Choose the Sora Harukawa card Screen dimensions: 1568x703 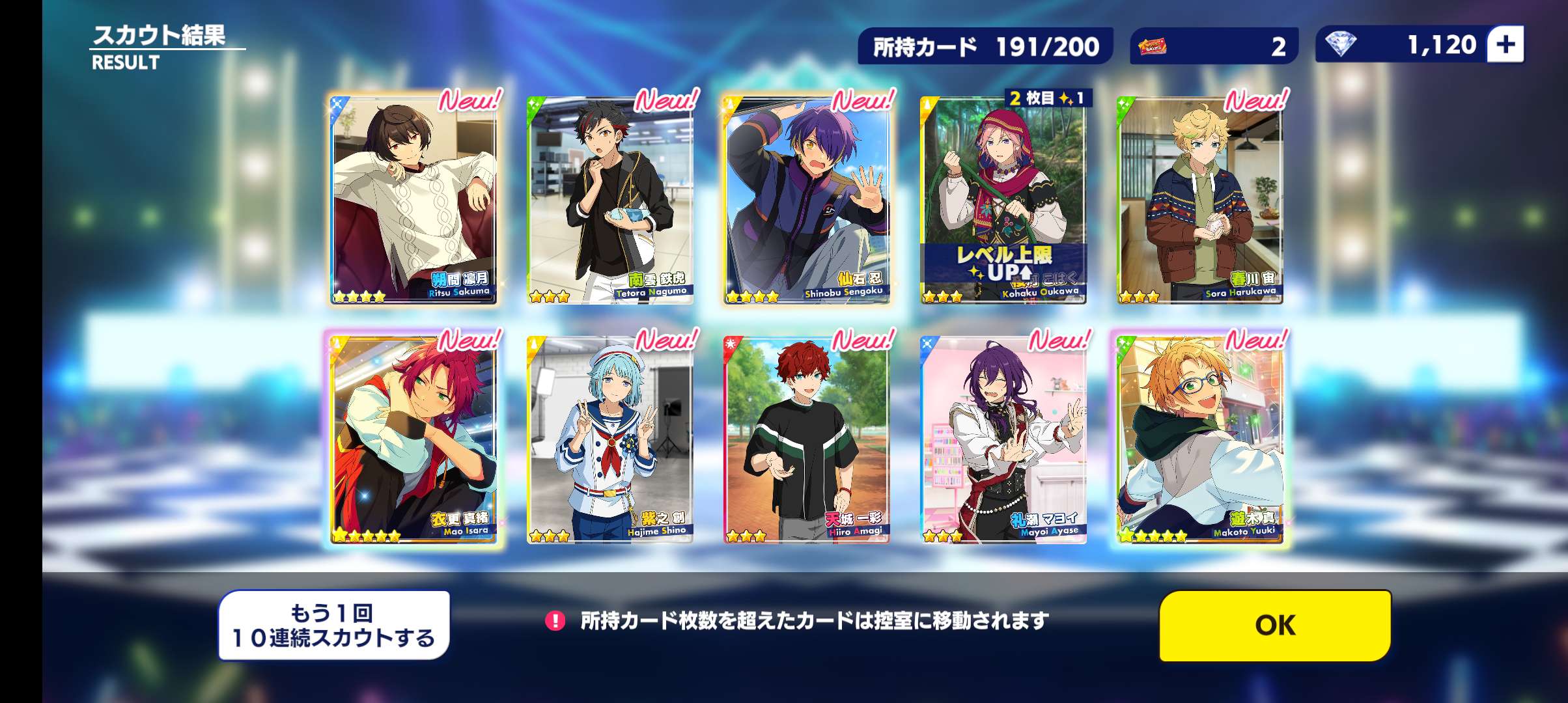point(1200,199)
